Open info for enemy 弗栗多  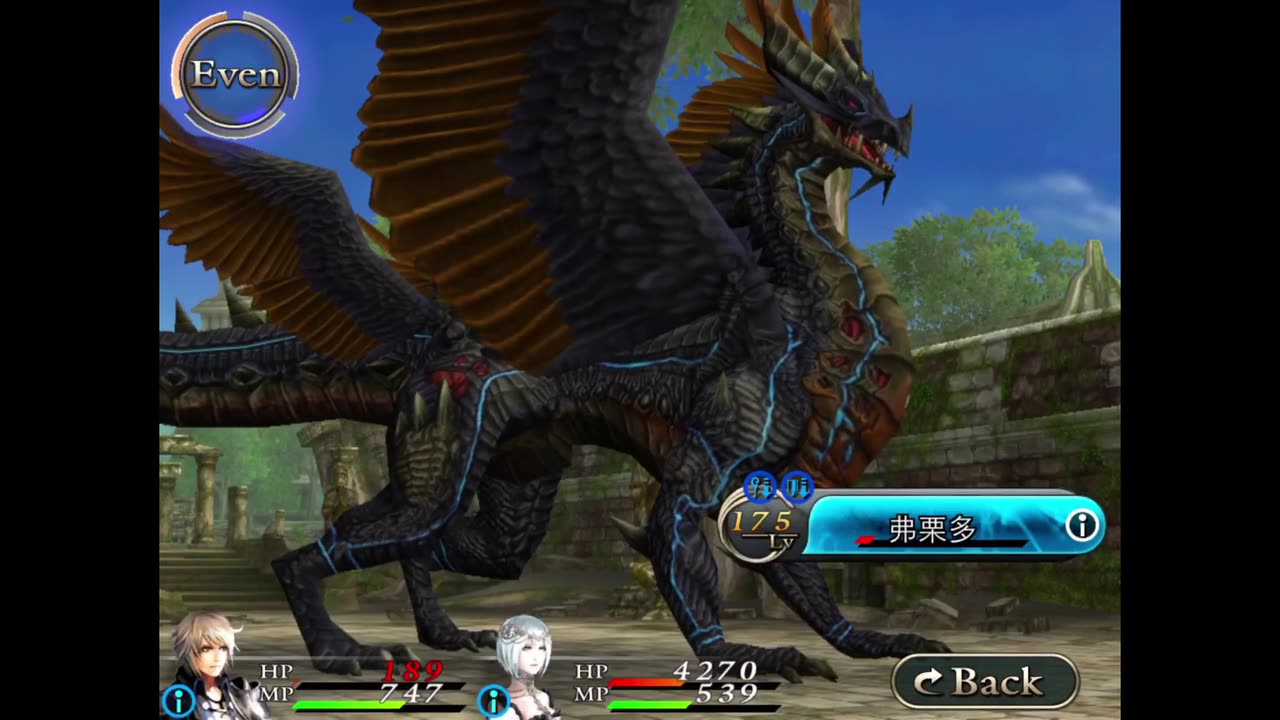point(1081,526)
